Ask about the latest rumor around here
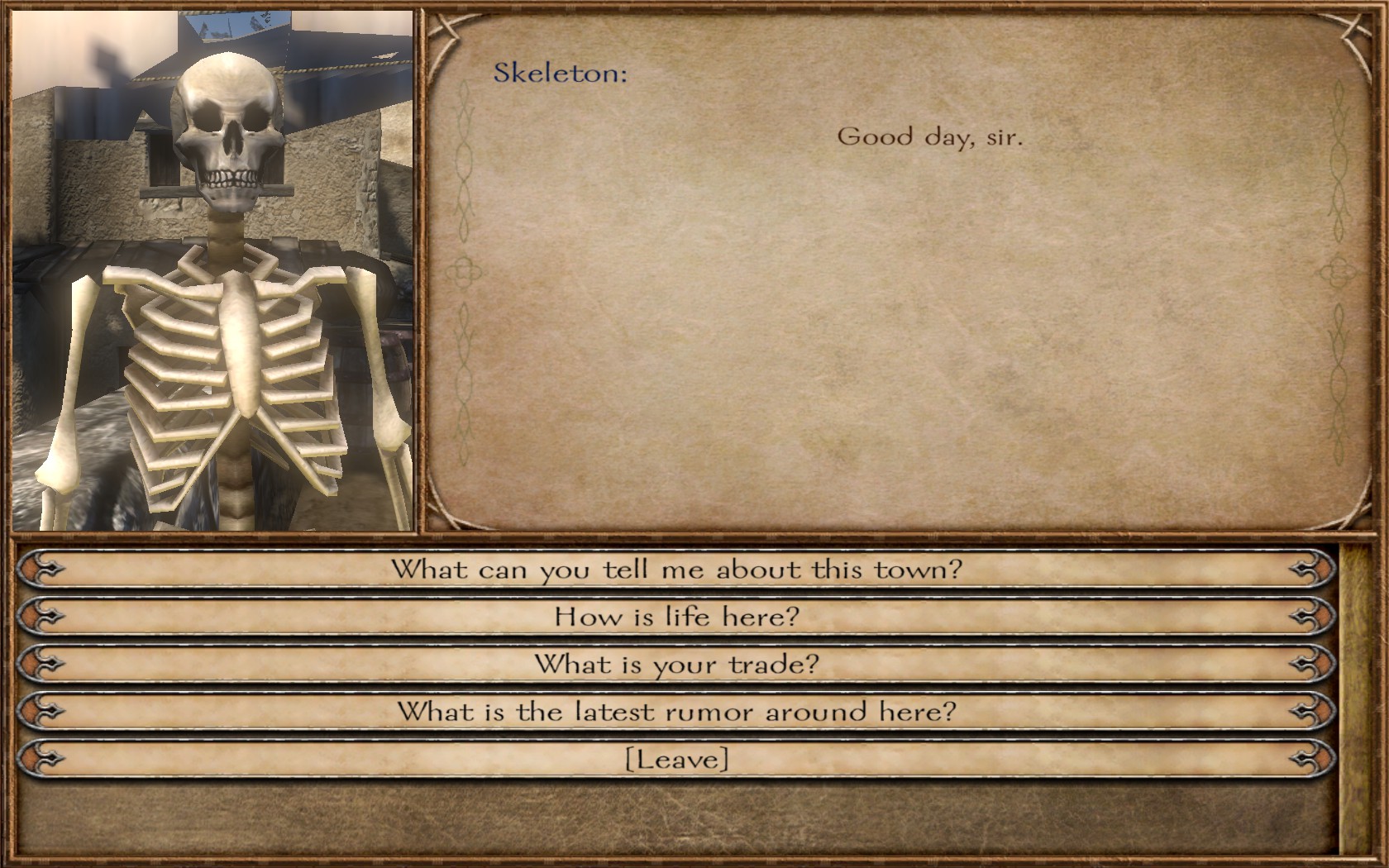 point(676,712)
